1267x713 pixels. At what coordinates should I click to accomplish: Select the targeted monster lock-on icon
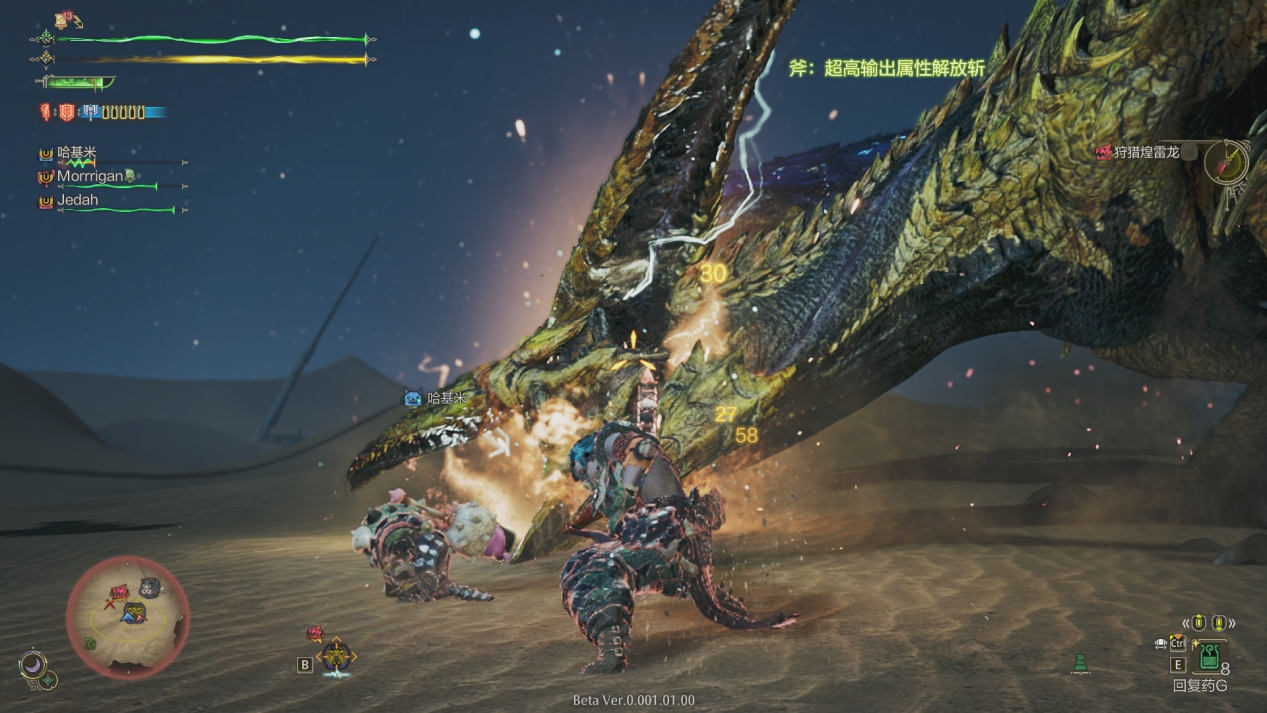tap(336, 656)
